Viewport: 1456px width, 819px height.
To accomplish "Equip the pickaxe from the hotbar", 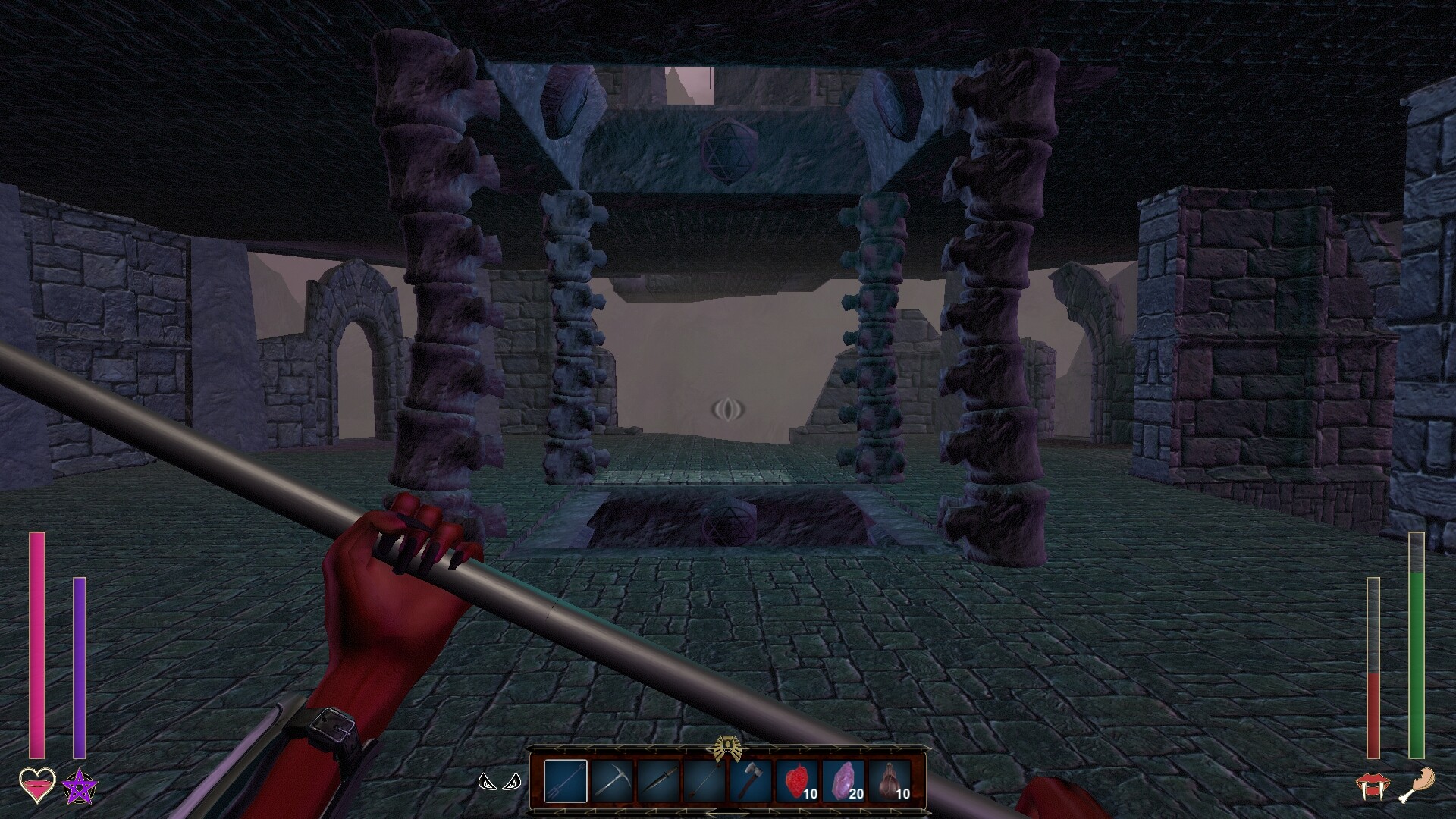I will click(613, 782).
